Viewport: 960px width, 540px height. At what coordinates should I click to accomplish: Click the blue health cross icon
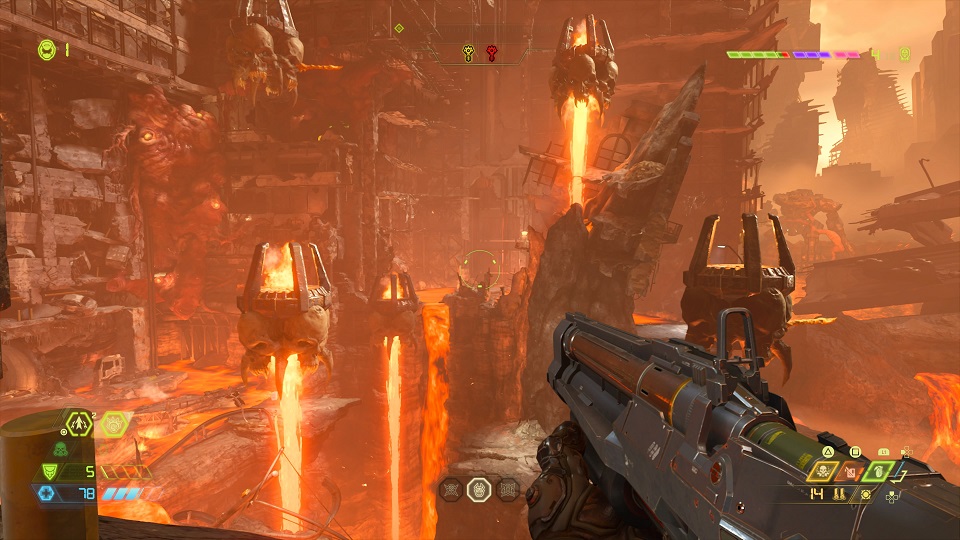point(45,493)
